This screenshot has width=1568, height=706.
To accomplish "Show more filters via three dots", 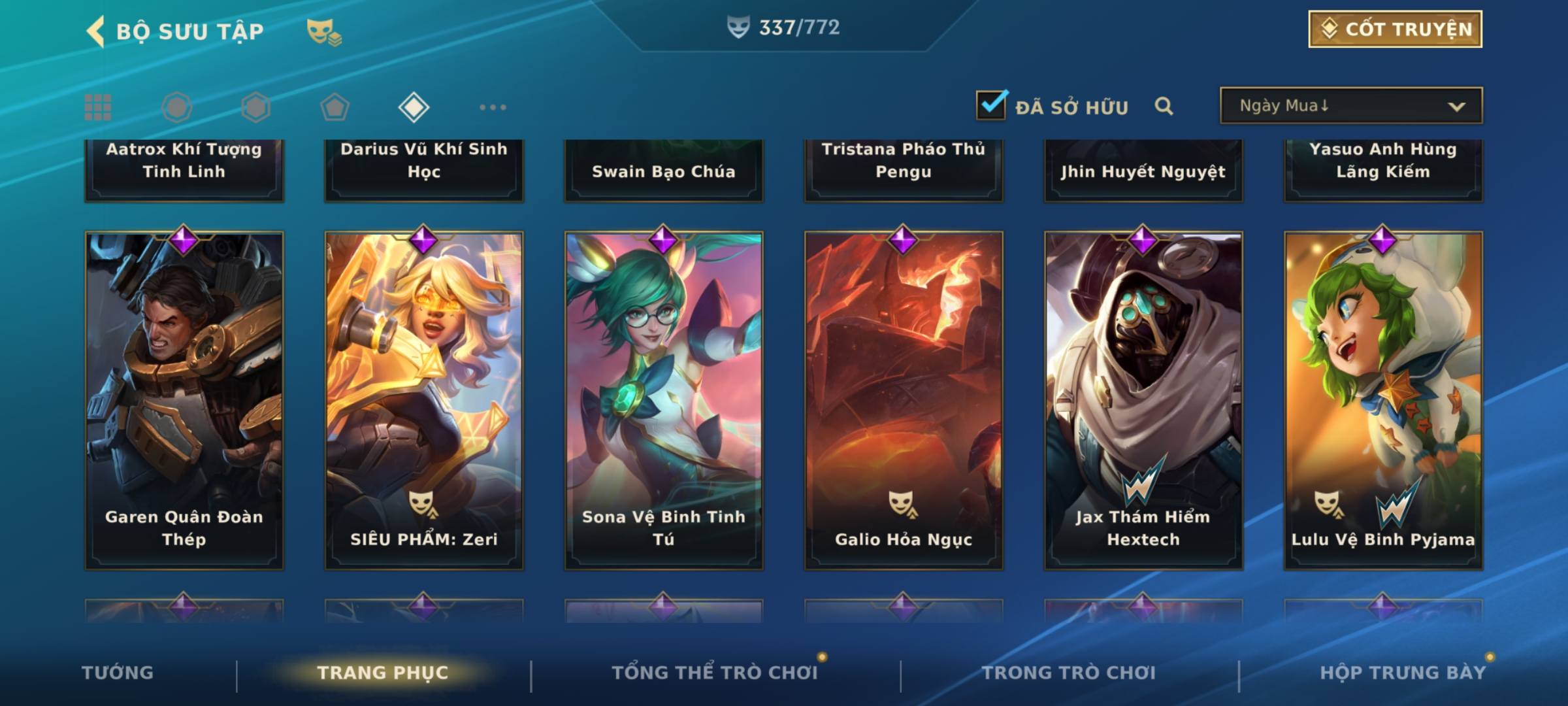I will pos(493,107).
